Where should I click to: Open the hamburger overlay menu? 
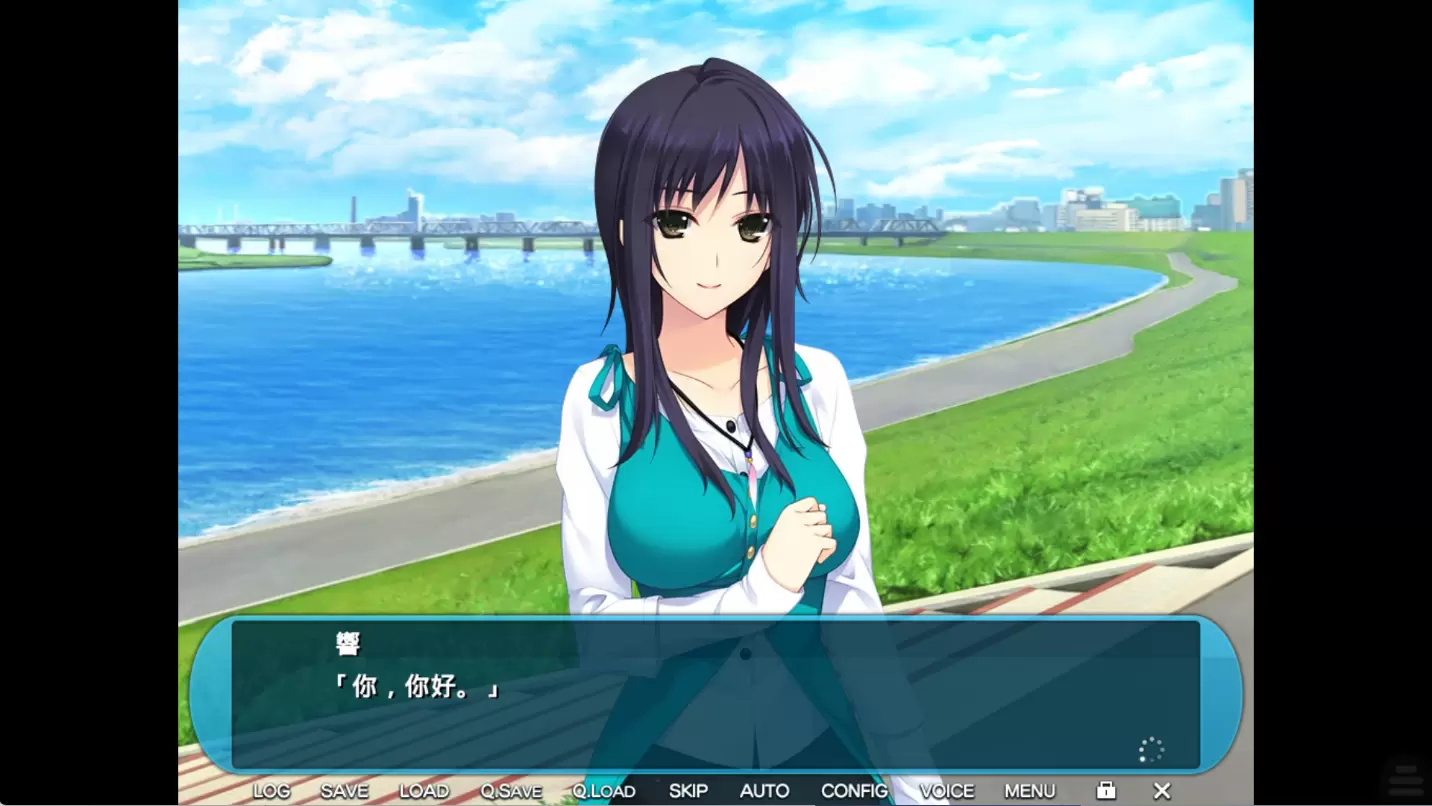[x=1405, y=780]
